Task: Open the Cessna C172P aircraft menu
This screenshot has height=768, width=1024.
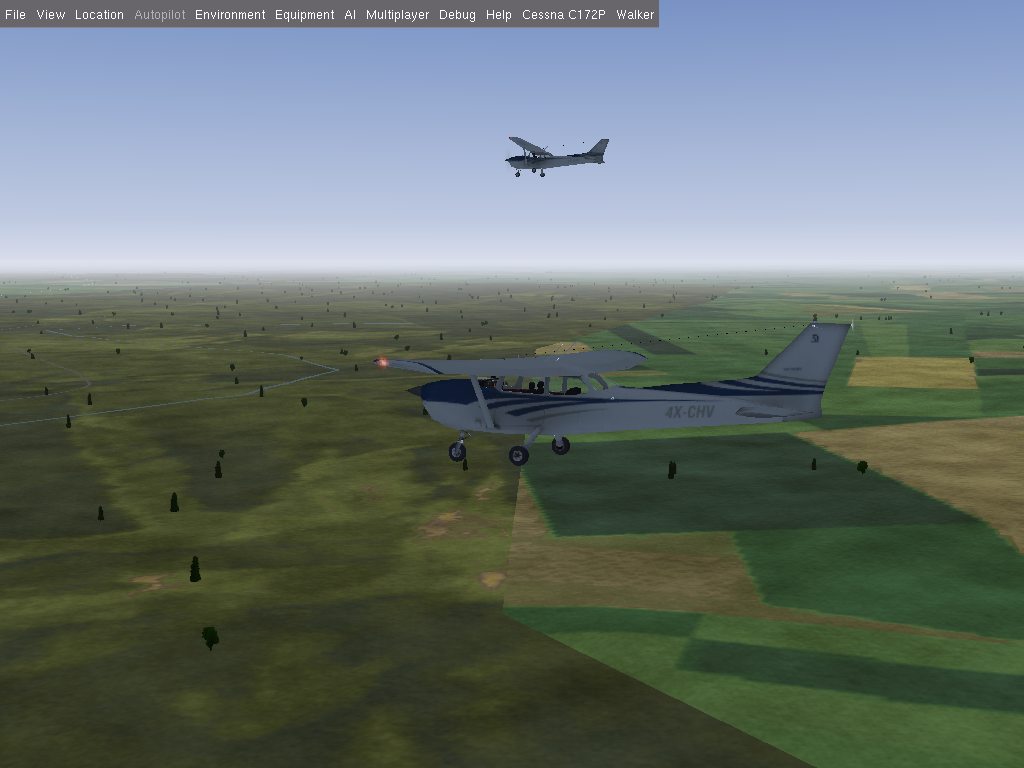Action: [x=563, y=15]
